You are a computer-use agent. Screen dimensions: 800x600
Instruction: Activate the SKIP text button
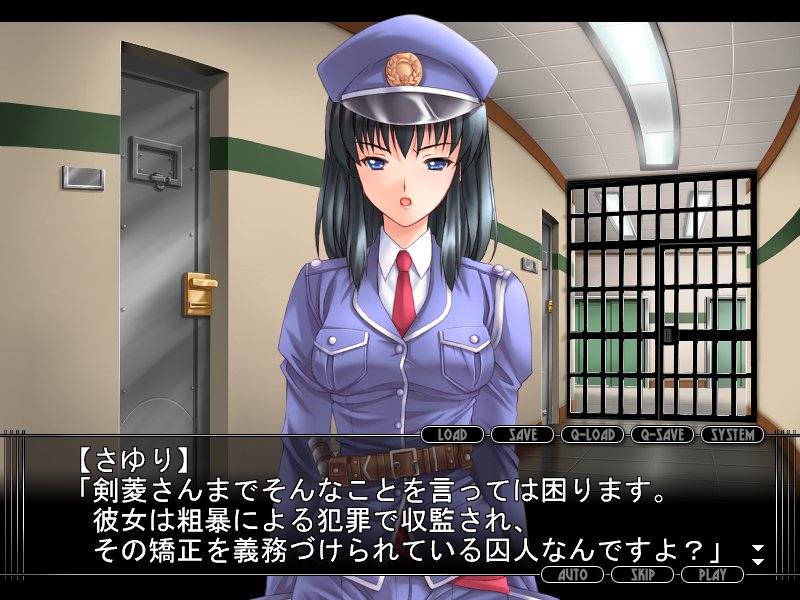(x=642, y=575)
